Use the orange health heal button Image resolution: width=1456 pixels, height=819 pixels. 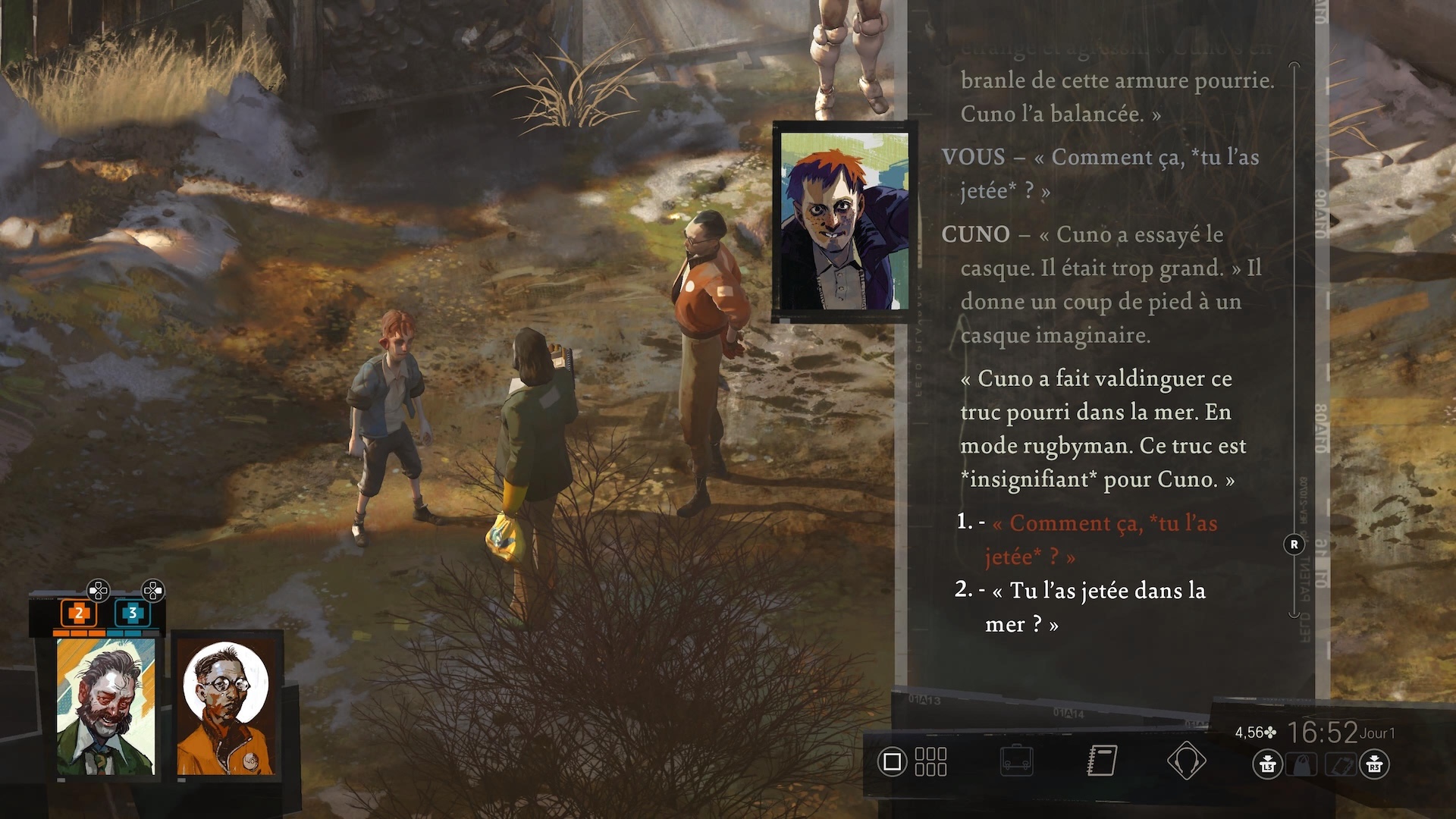[x=78, y=613]
